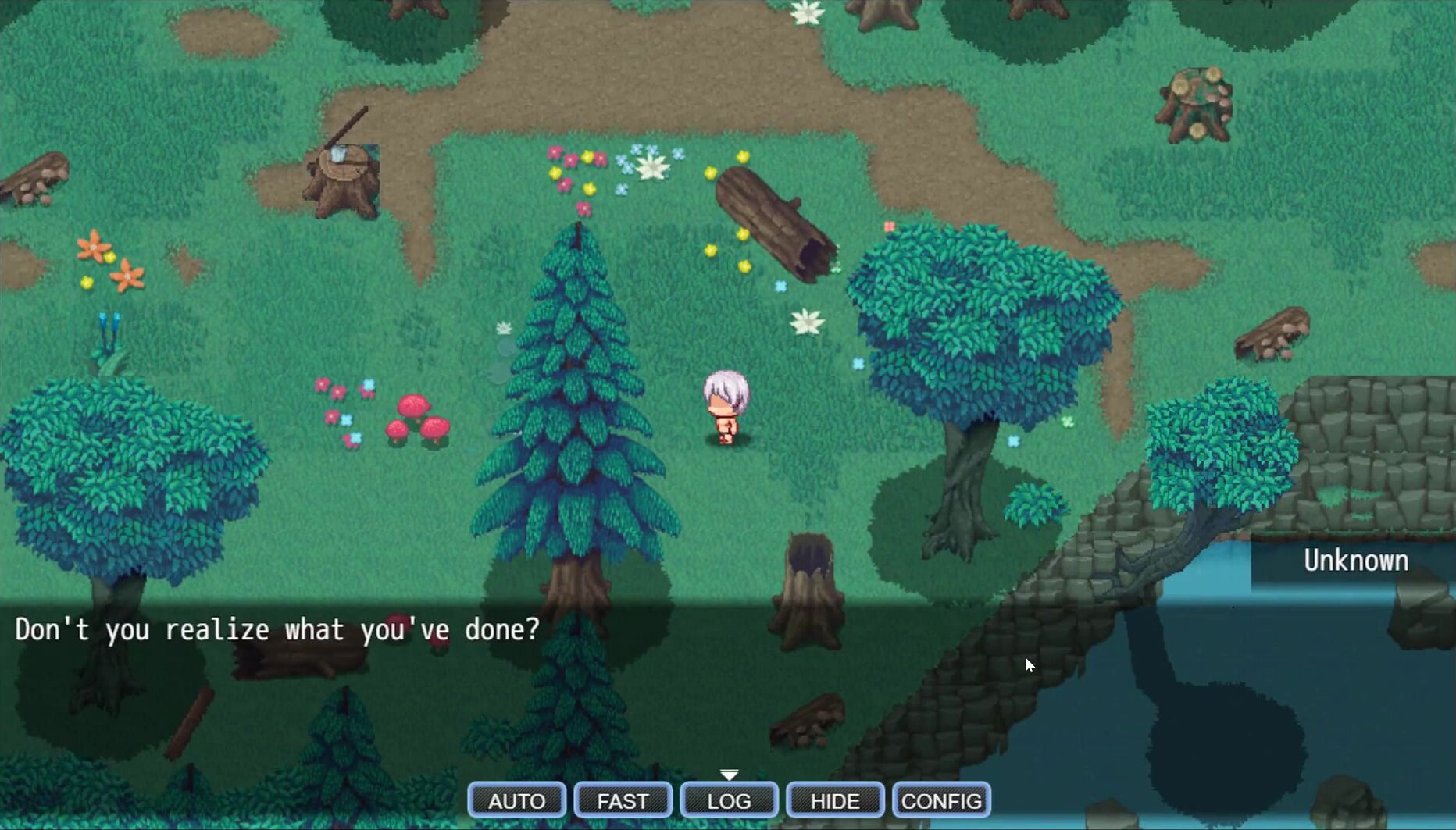Screen dimensions: 1456x830
Task: Open the CONFIG settings
Action: click(x=941, y=800)
